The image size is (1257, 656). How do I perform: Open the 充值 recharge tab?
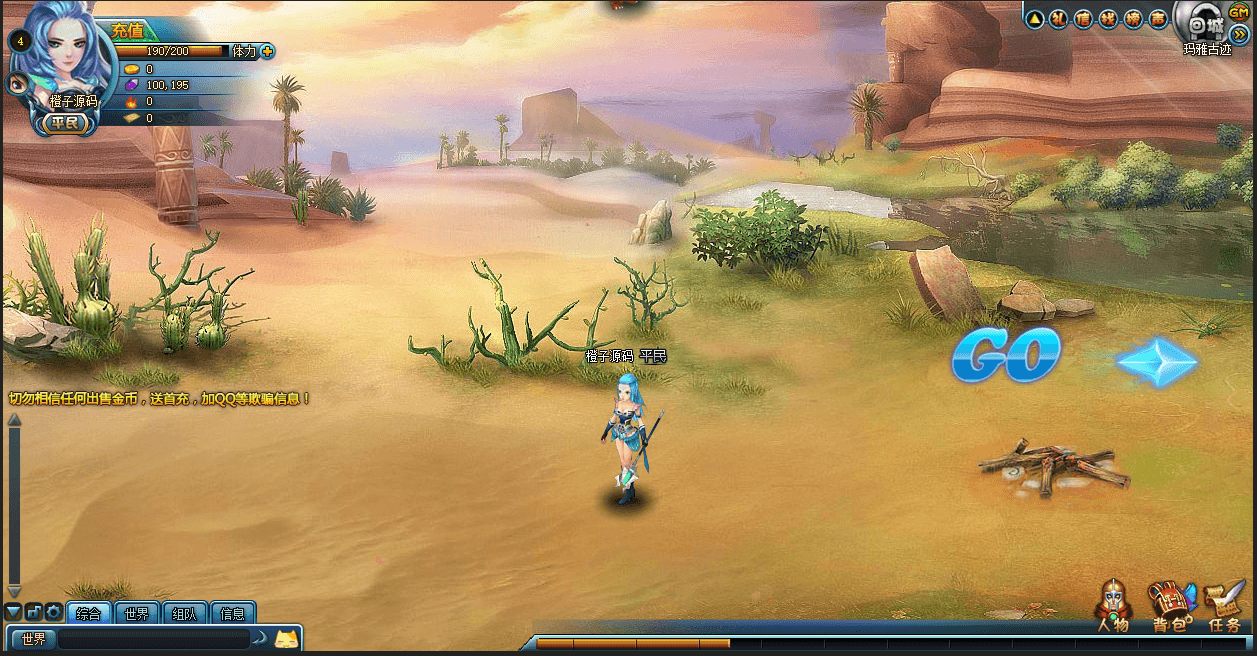[128, 31]
